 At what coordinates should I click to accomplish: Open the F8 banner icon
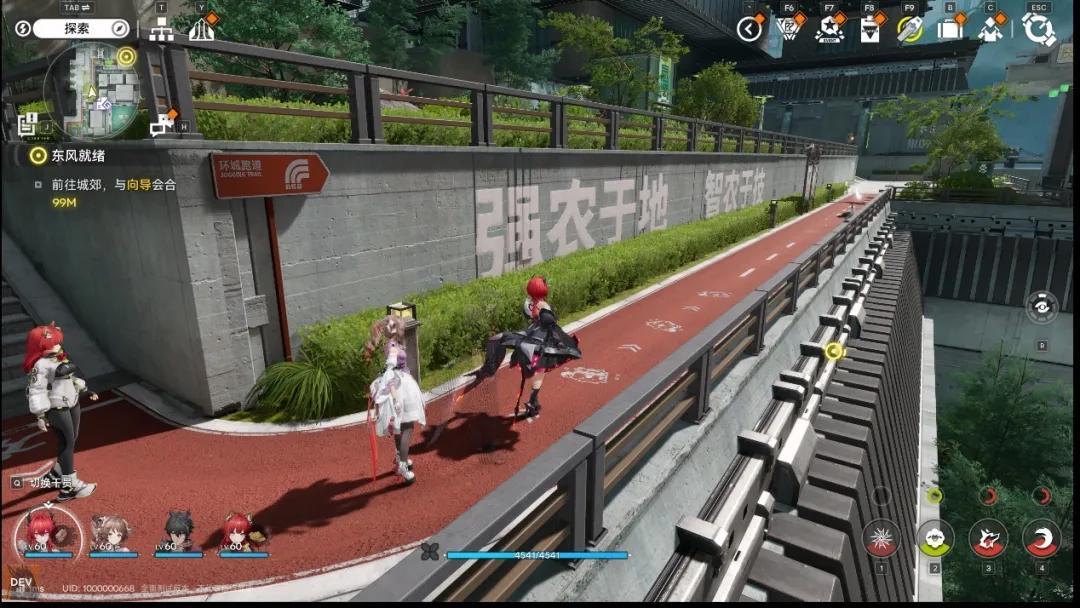point(869,31)
